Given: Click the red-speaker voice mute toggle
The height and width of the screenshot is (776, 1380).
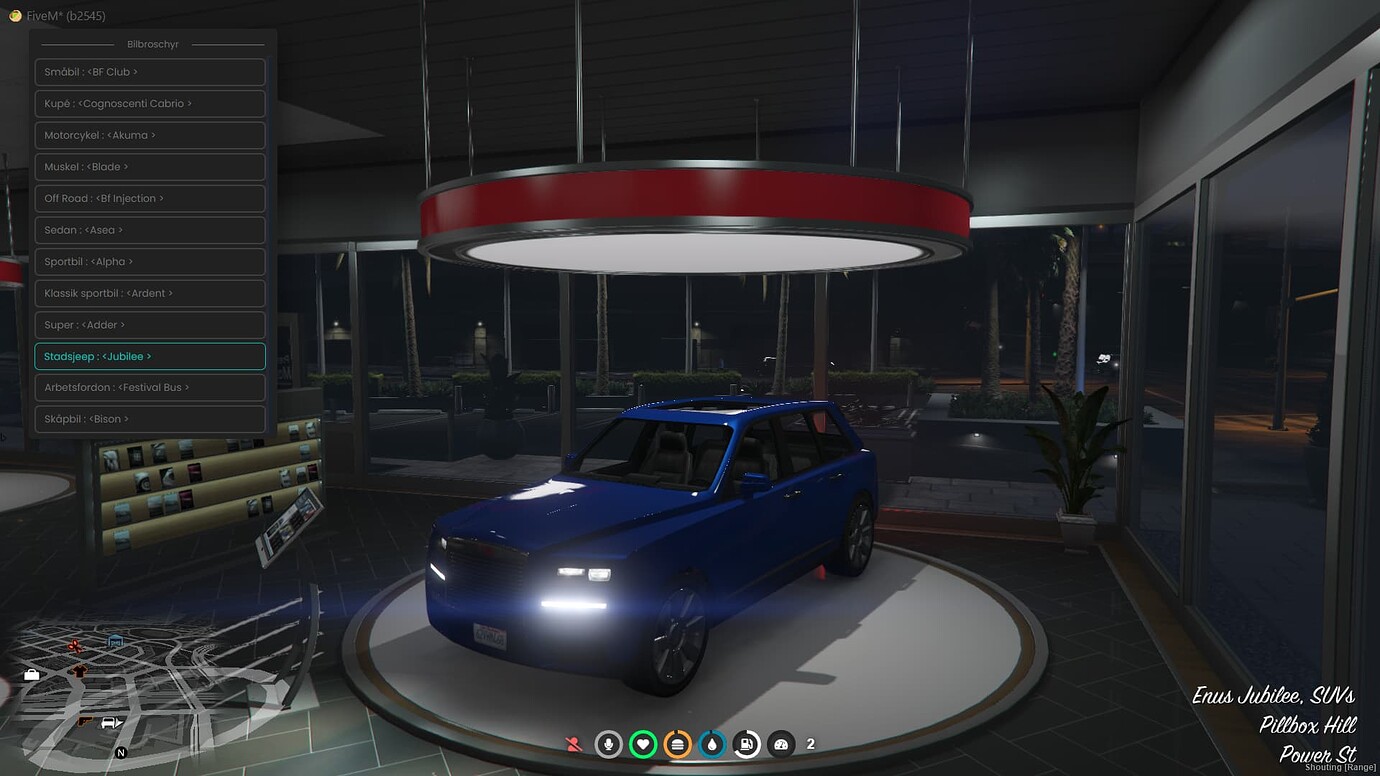Looking at the screenshot, I should [574, 744].
